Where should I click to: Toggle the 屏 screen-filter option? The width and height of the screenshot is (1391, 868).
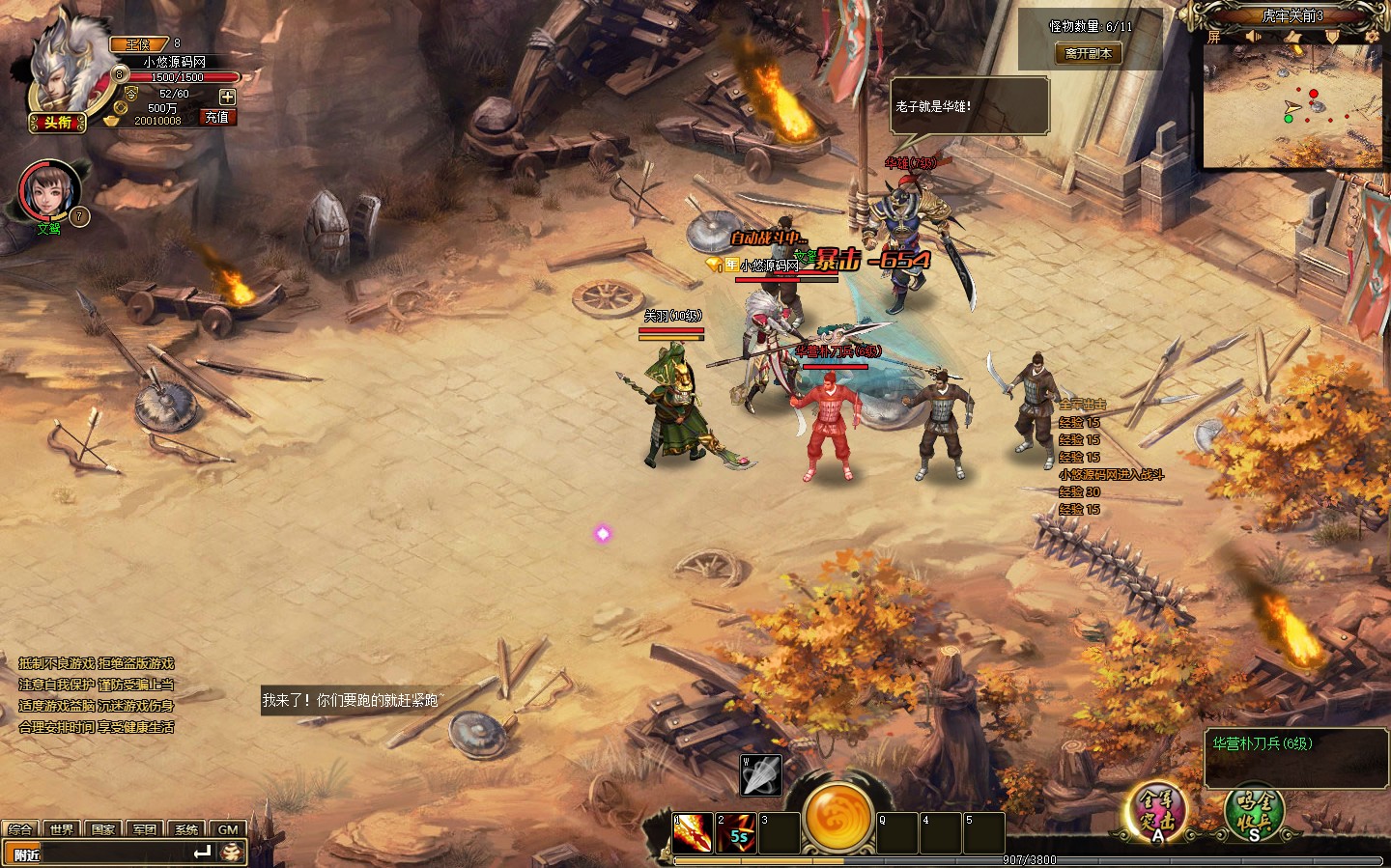[1214, 38]
